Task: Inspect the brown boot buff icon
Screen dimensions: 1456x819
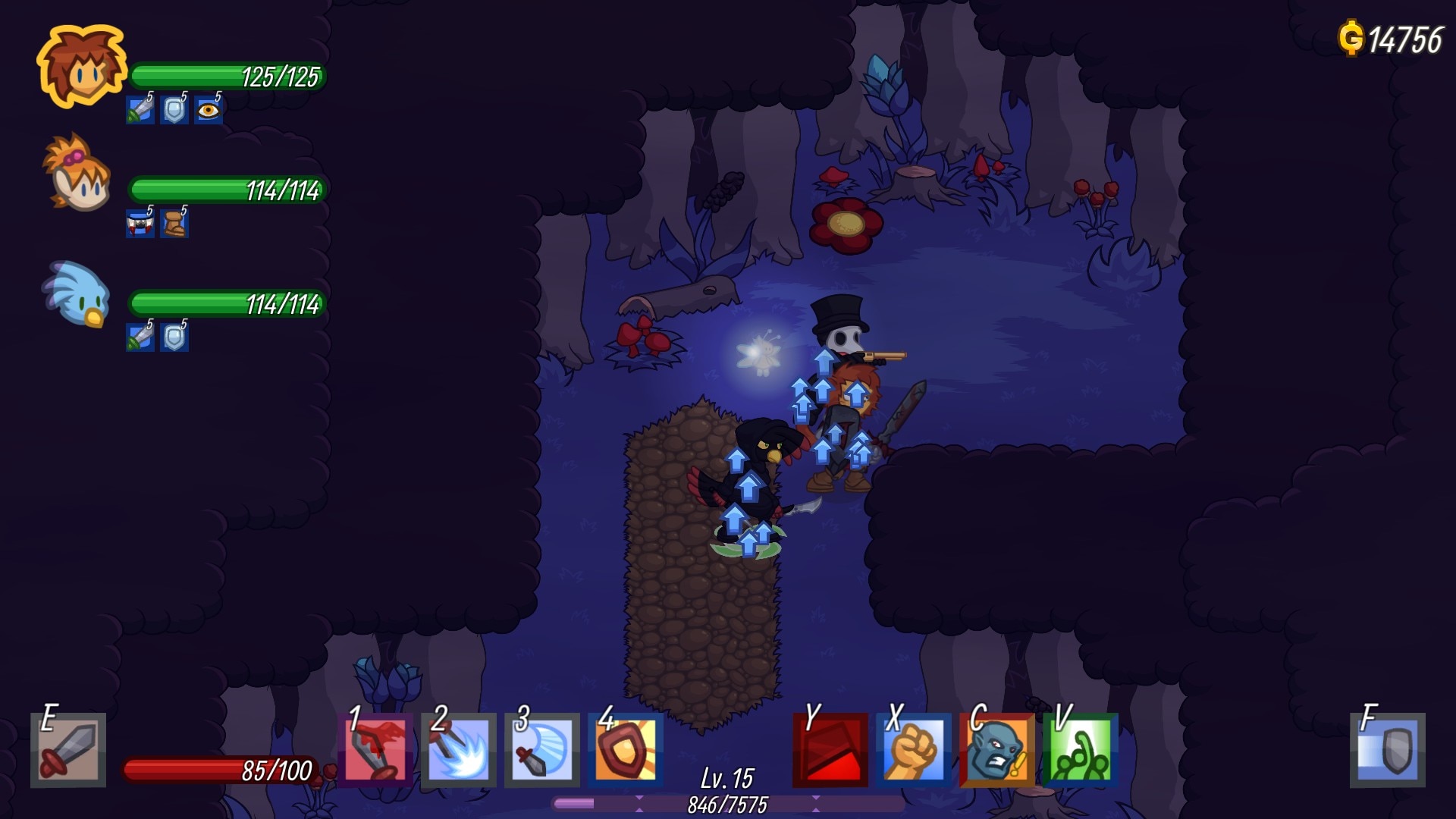Action: [174, 224]
